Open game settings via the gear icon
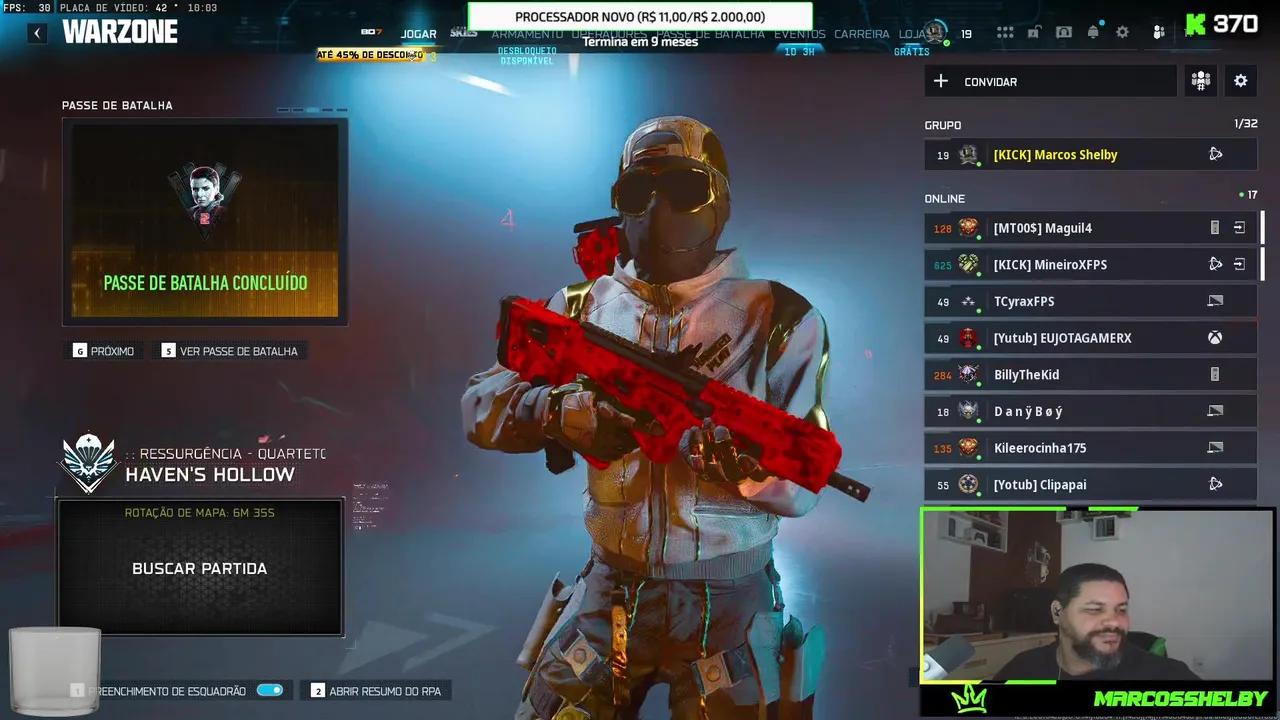 [1122, 33]
